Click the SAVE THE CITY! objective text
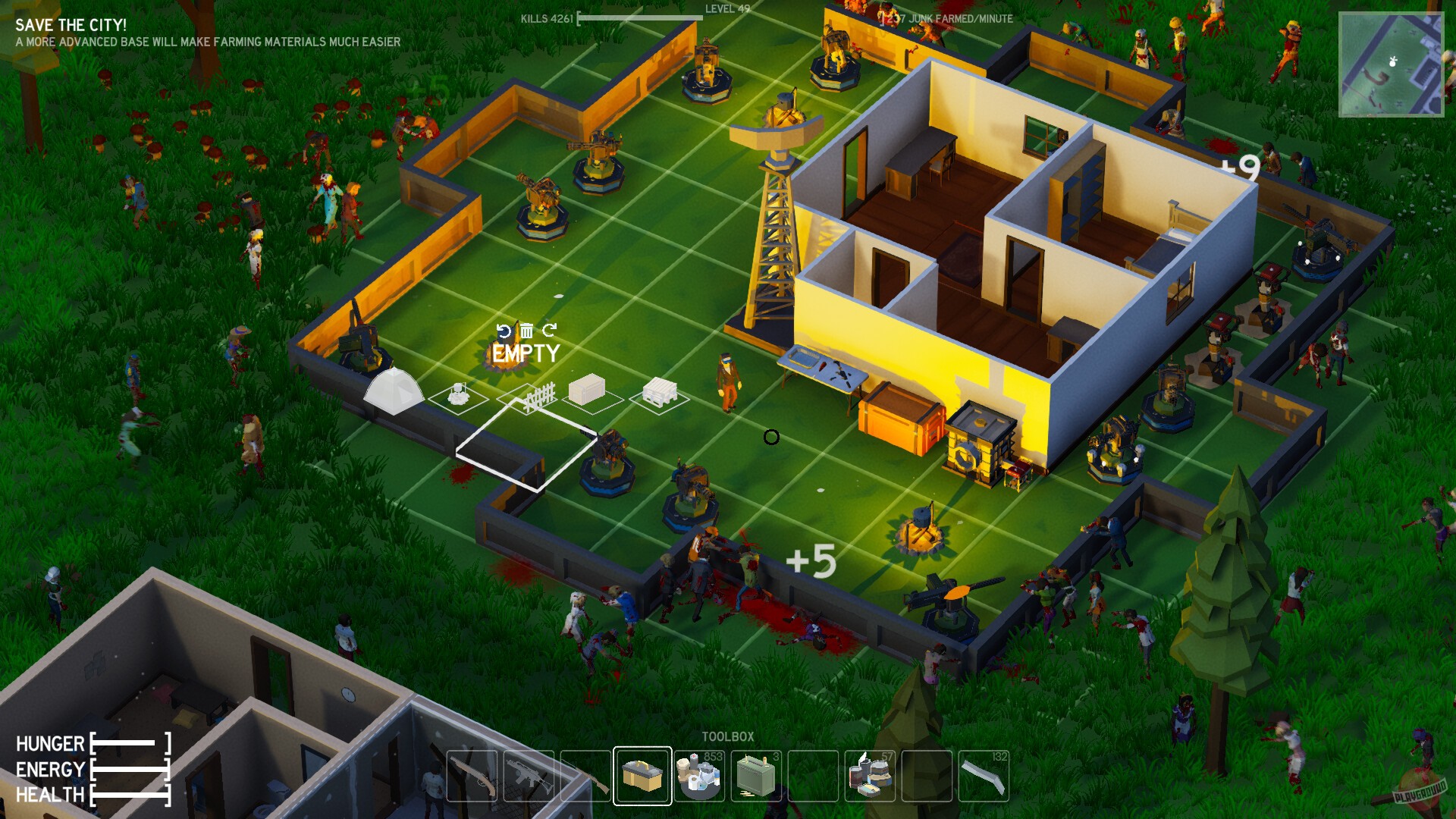 [72, 24]
